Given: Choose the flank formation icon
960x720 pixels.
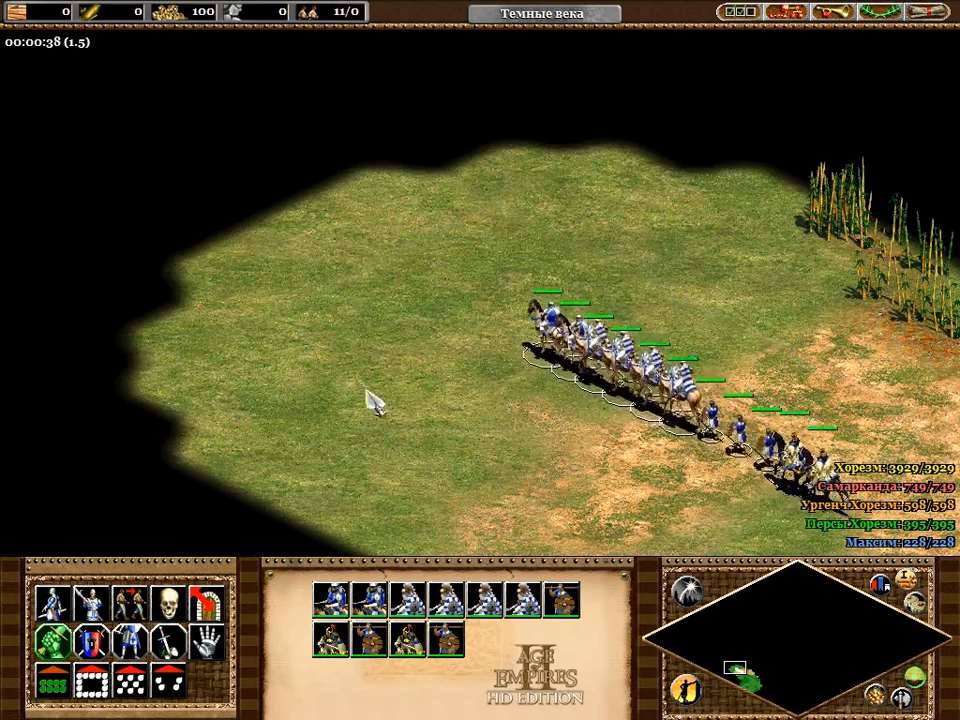Looking at the screenshot, I should tap(167, 680).
